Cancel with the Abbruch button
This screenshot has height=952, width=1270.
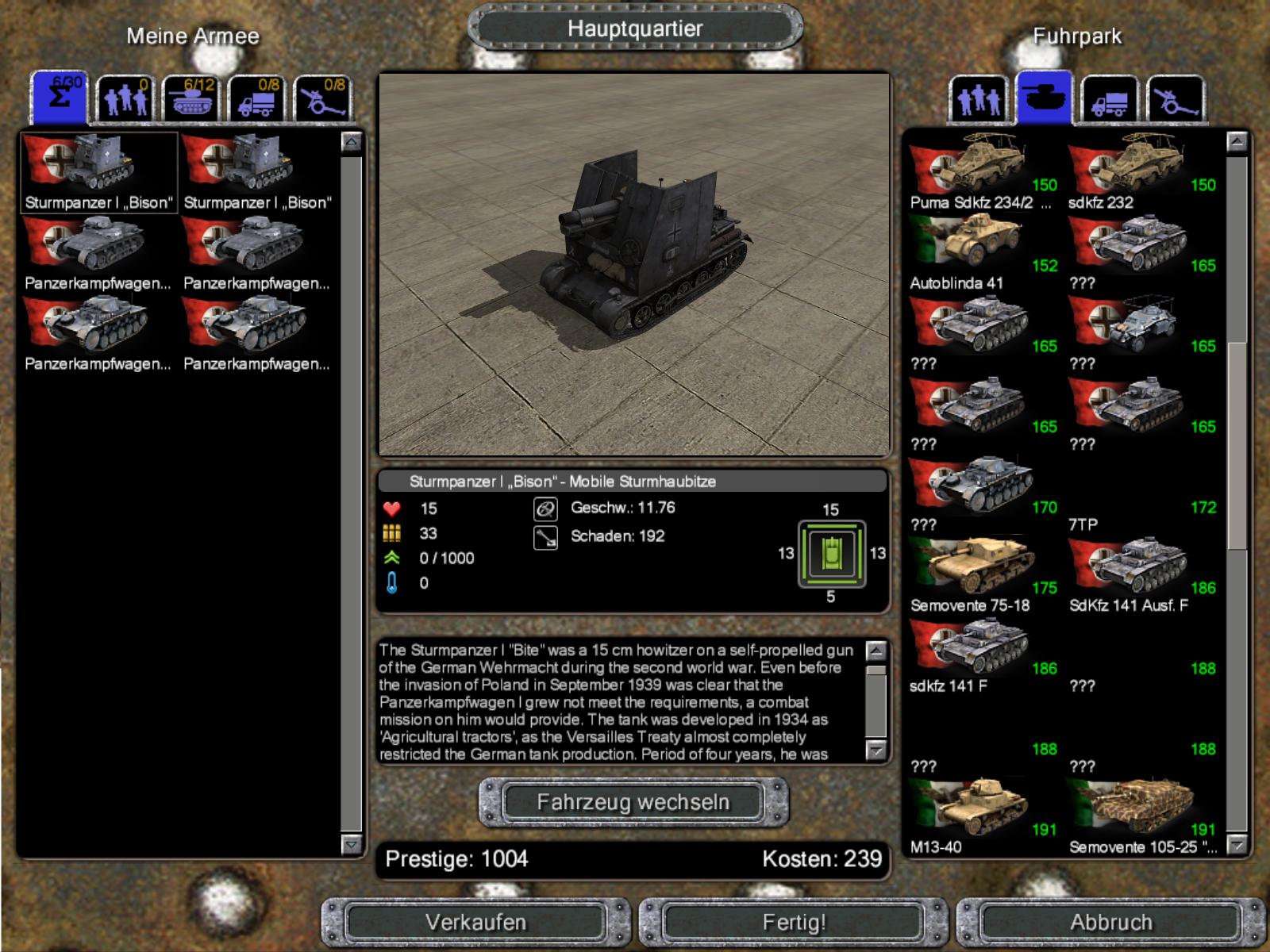click(x=1110, y=923)
